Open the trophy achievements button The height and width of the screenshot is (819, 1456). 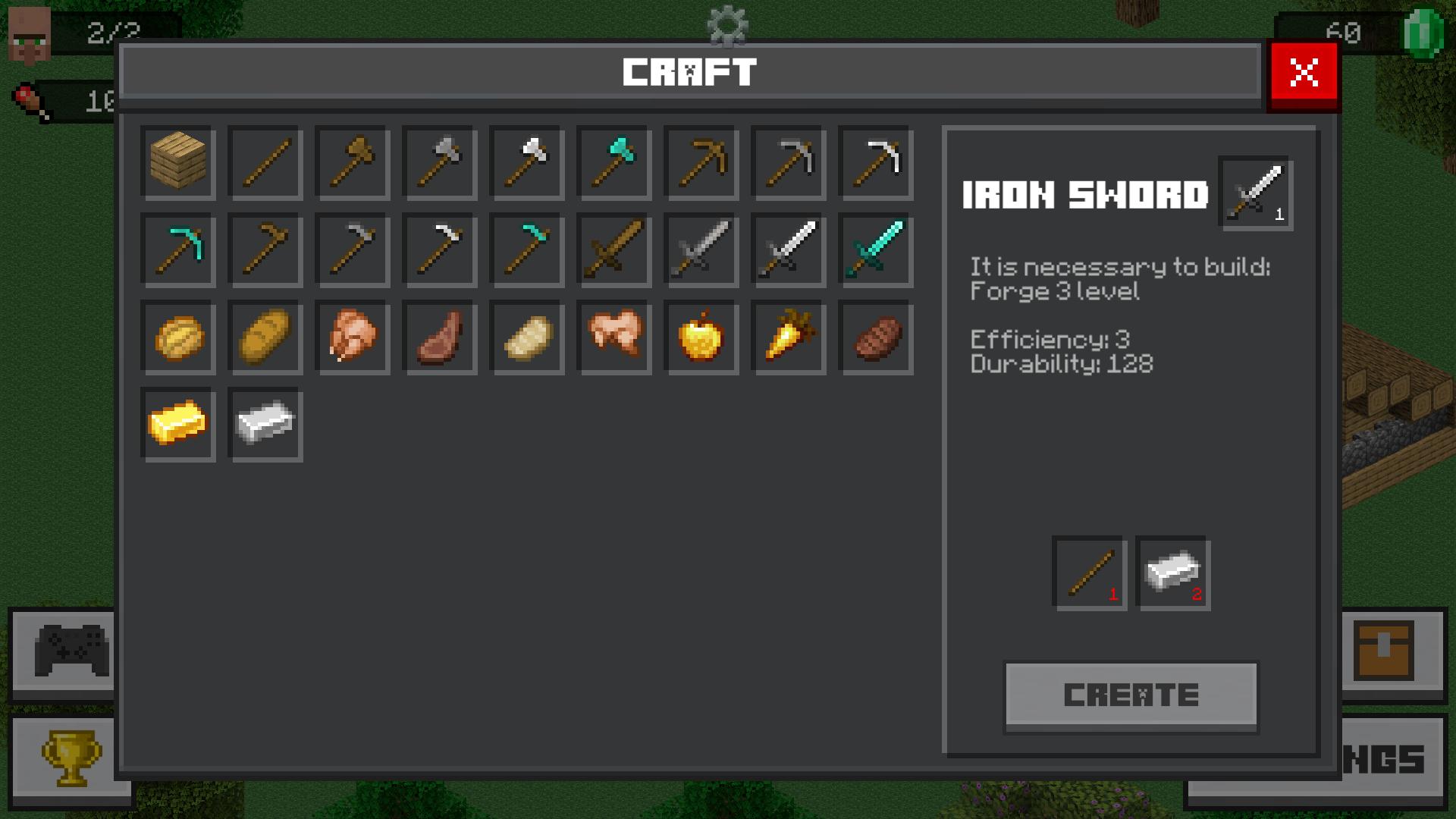pos(71,758)
